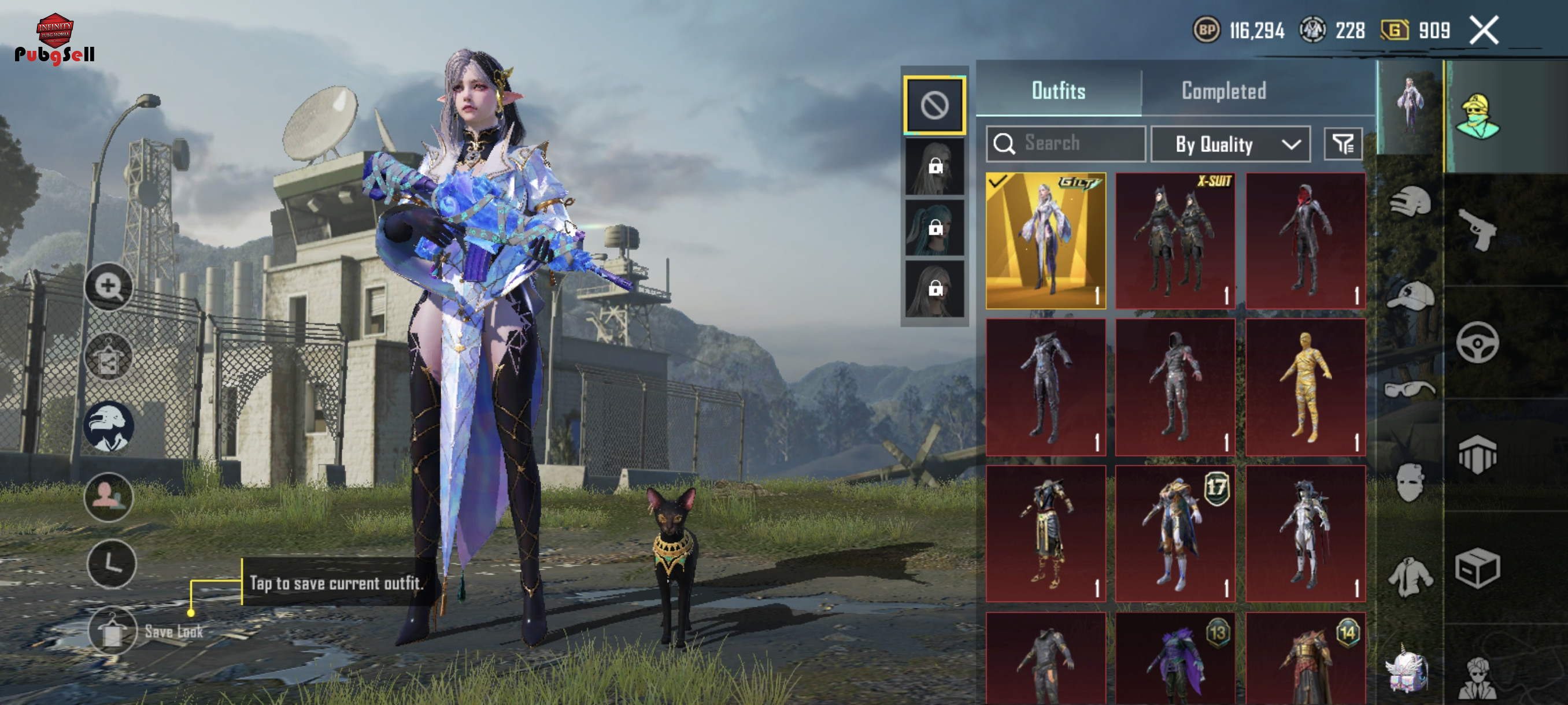The image size is (1568, 705).
Task: Select the no-hairstyle option with the ban icon
Action: 934,105
